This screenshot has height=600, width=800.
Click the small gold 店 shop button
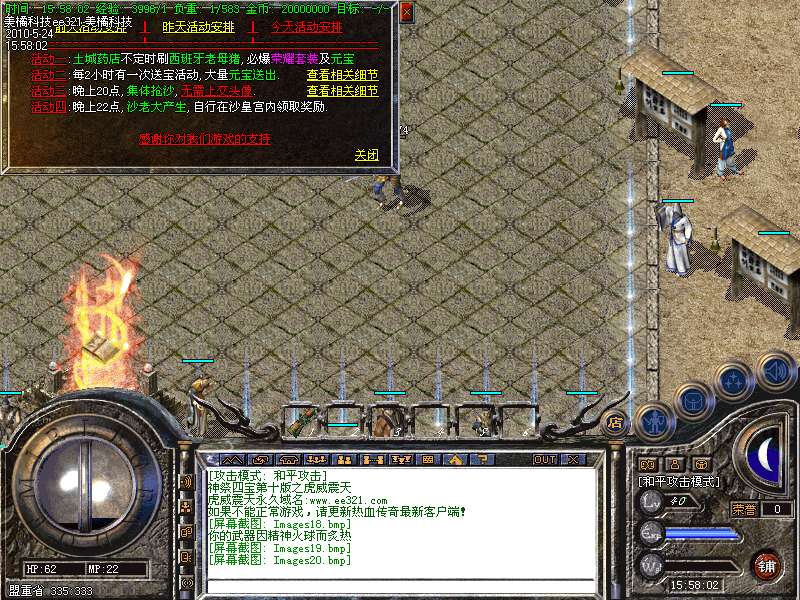click(x=616, y=421)
